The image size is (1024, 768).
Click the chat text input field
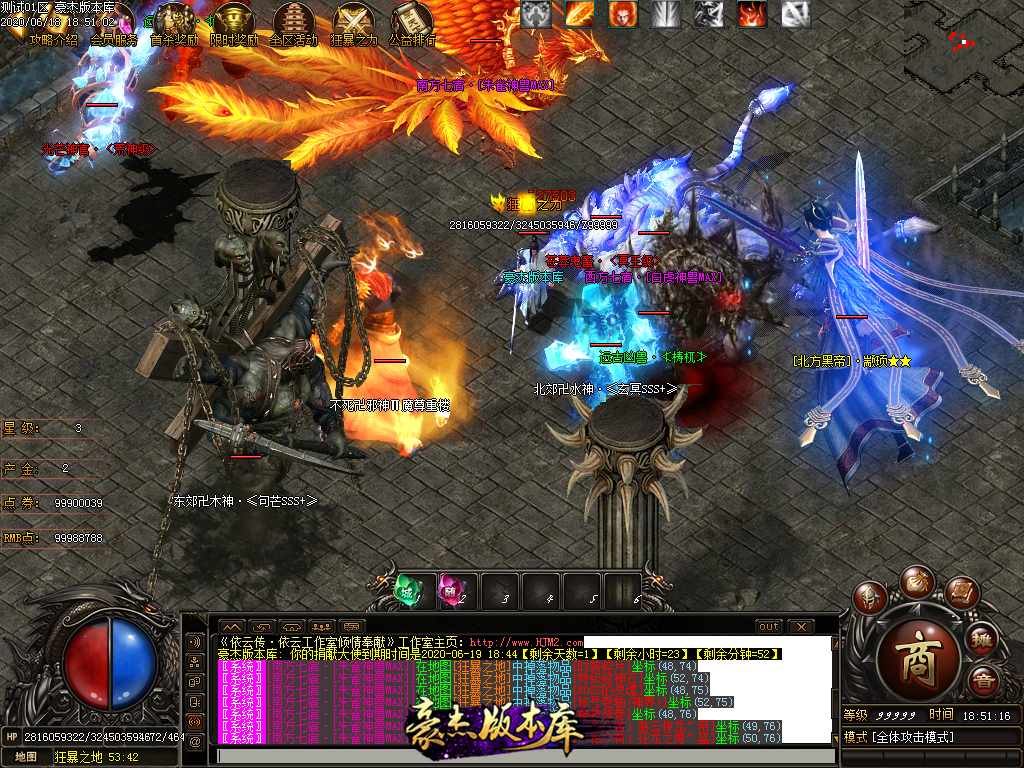(520, 756)
